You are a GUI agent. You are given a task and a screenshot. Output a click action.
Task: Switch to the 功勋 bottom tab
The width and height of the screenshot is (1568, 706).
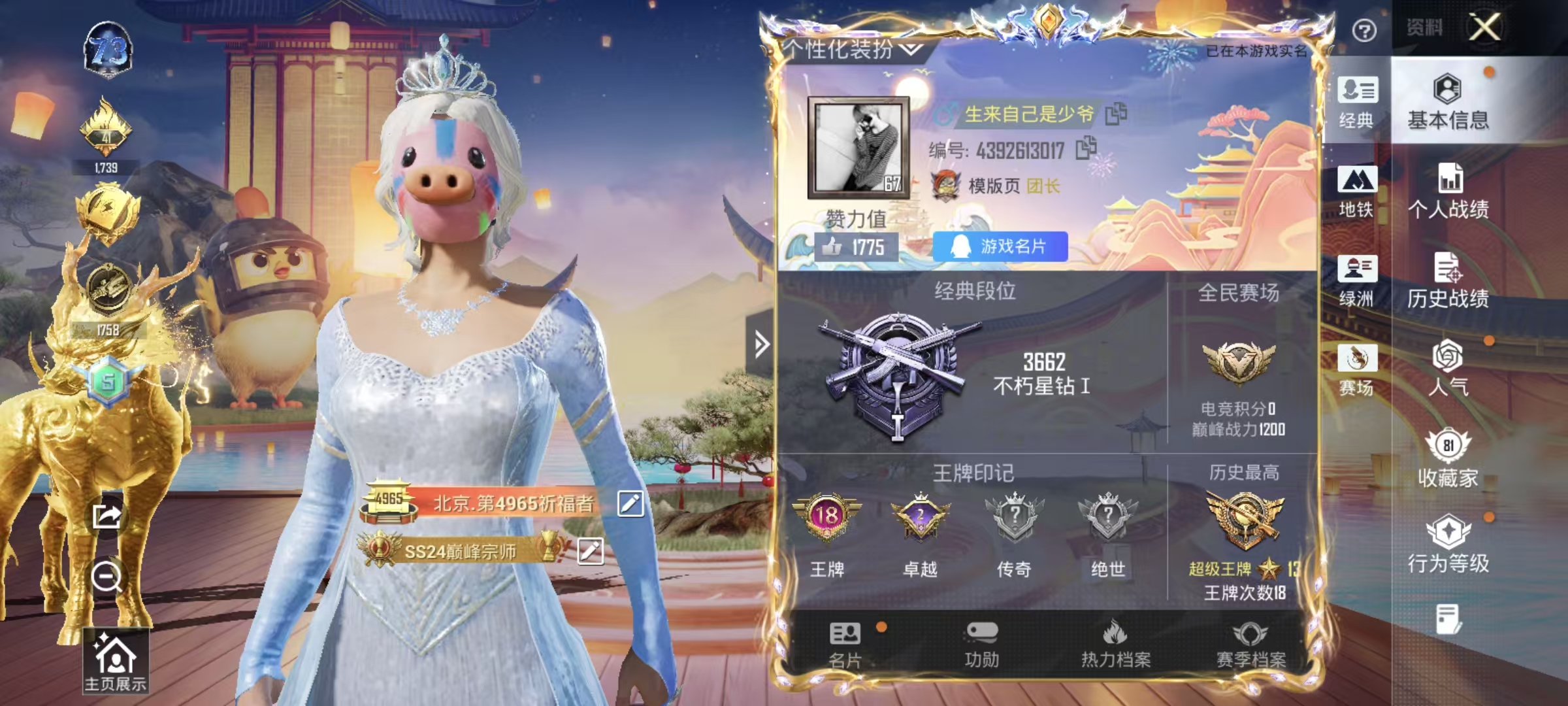981,645
